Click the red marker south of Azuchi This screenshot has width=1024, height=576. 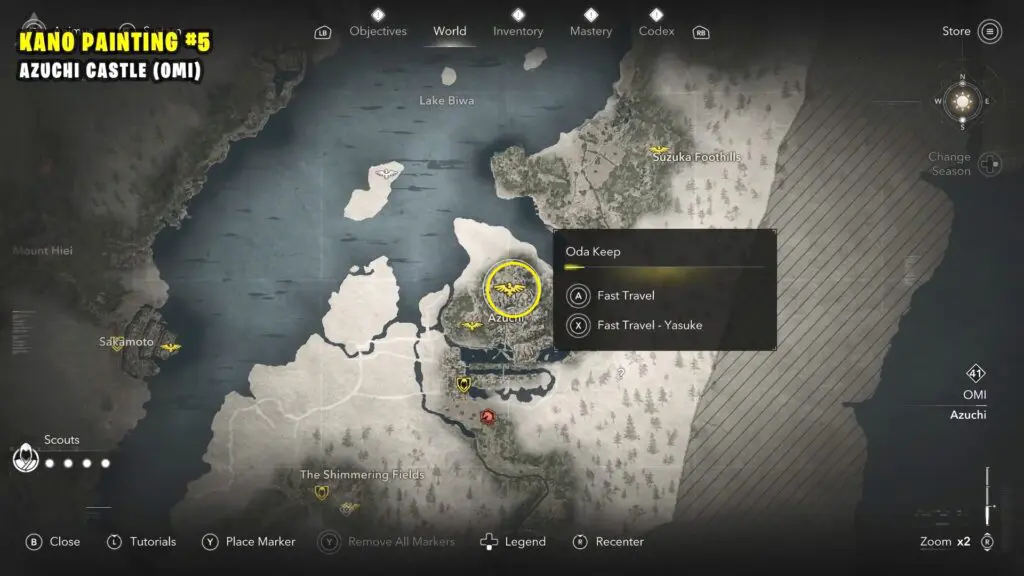click(x=489, y=415)
